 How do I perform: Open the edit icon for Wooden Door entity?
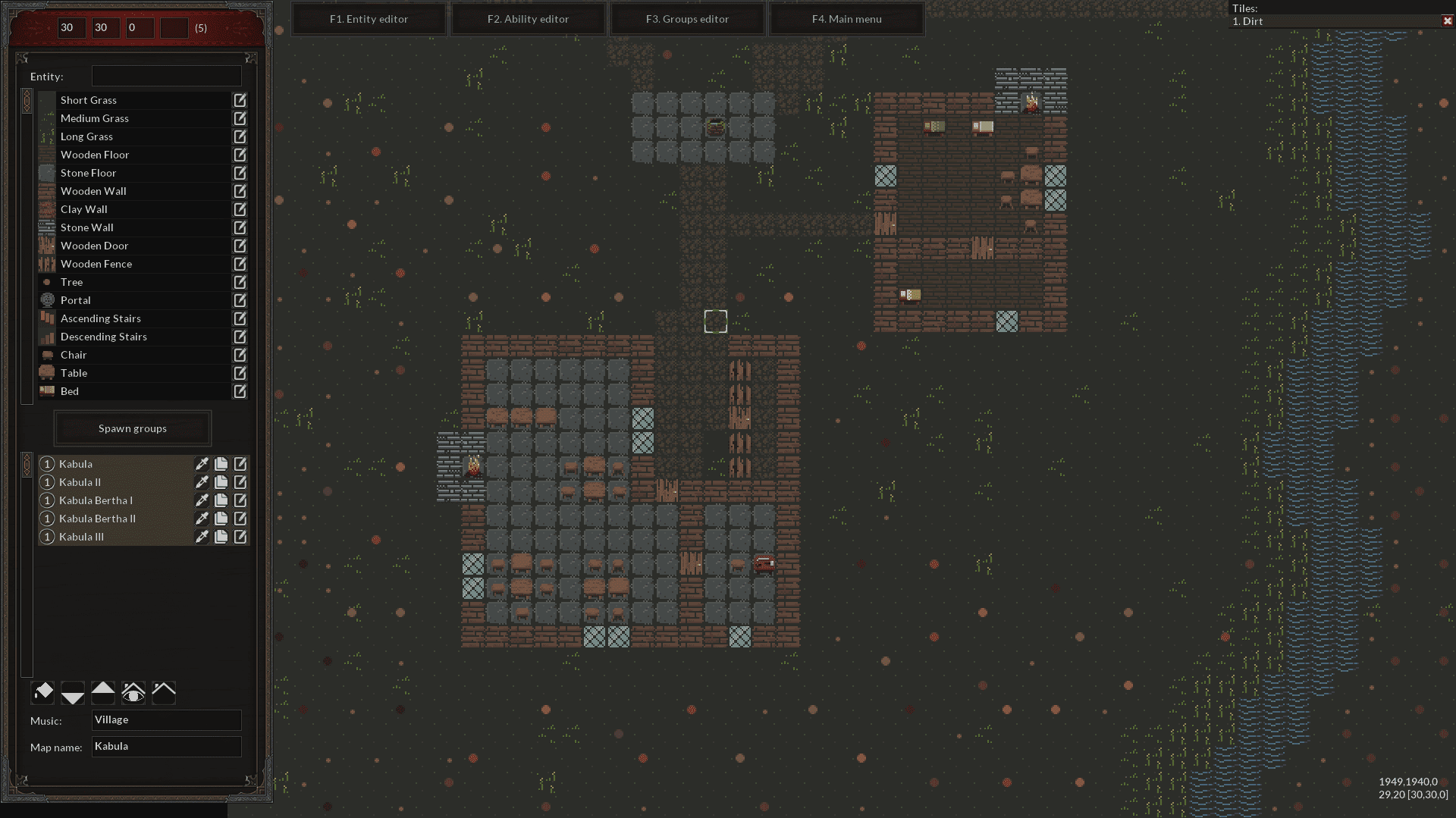[240, 246]
